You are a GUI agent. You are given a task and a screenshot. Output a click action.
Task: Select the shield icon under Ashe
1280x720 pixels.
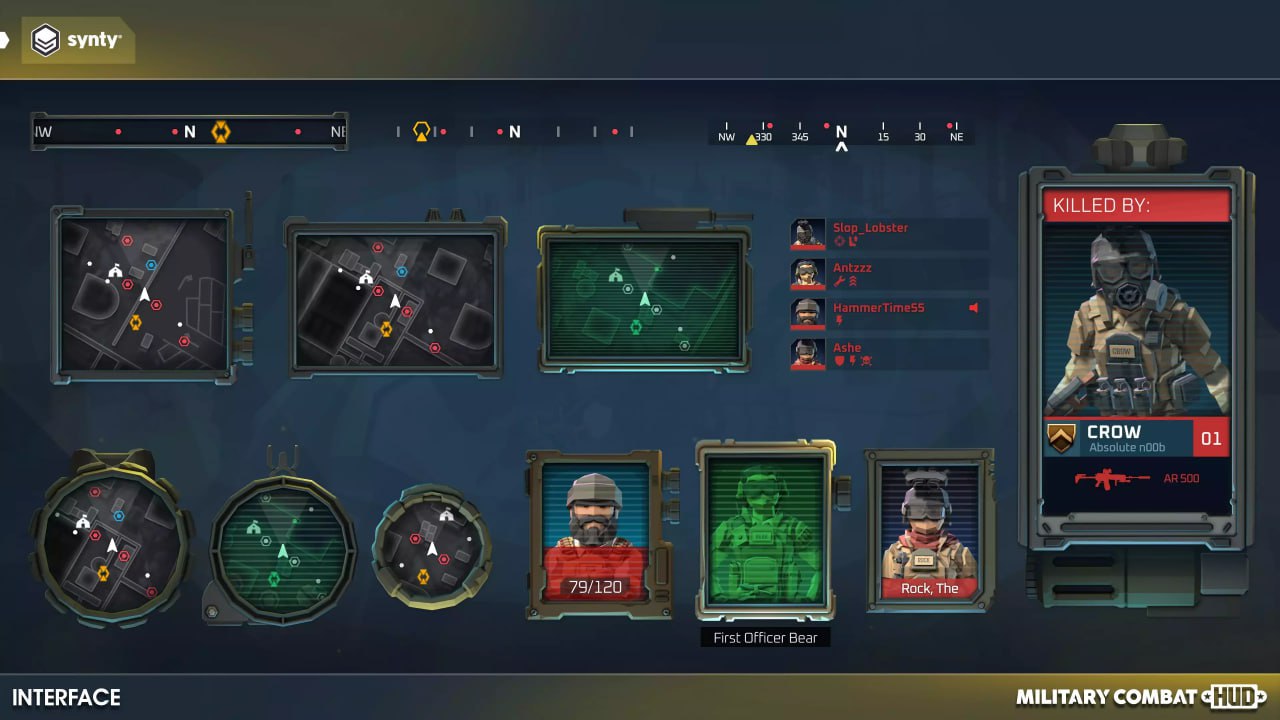[838, 361]
